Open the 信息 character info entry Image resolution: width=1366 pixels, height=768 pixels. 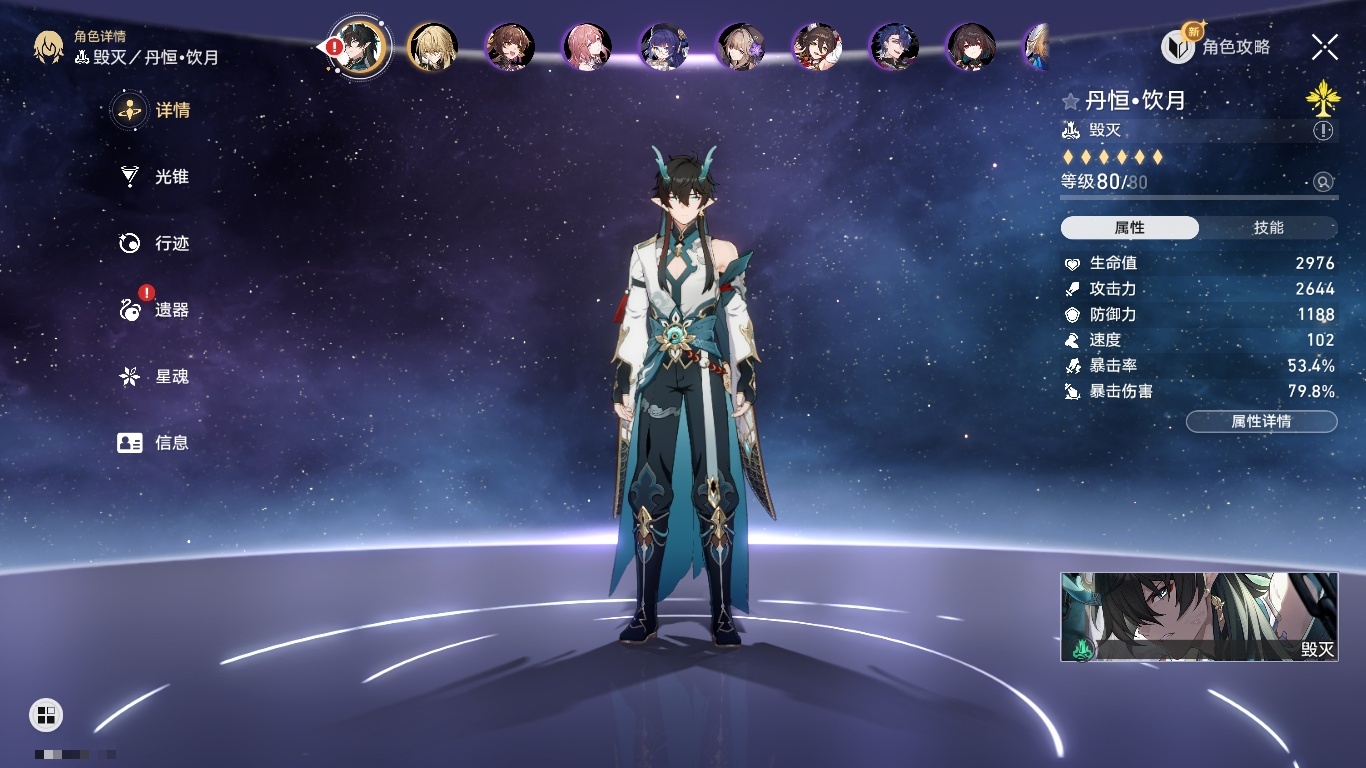[x=153, y=443]
